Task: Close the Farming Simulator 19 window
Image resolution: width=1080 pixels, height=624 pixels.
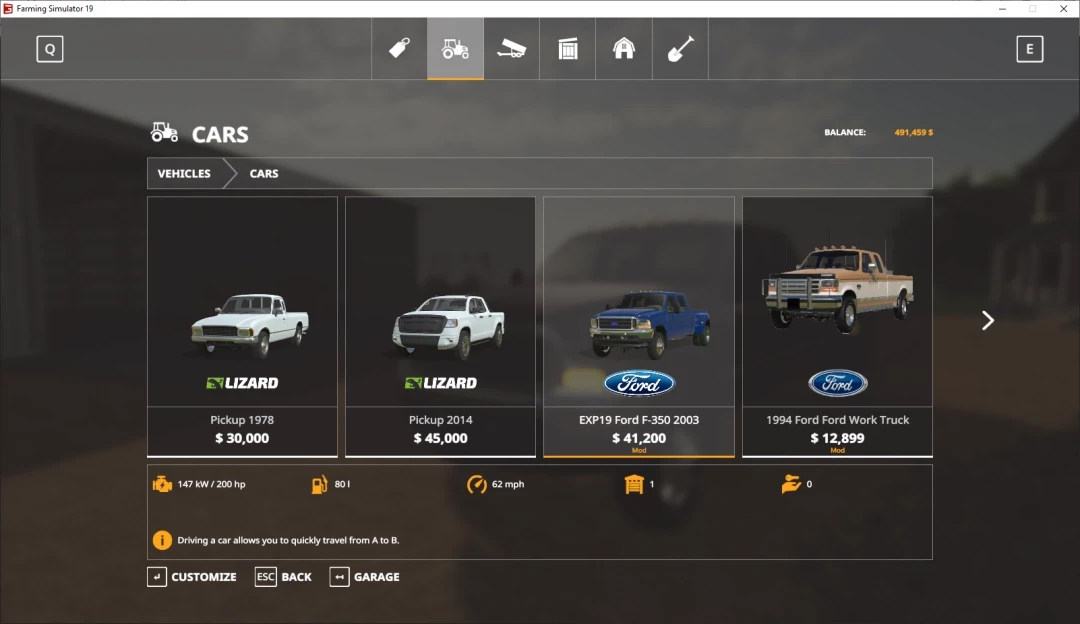Action: tap(1063, 8)
